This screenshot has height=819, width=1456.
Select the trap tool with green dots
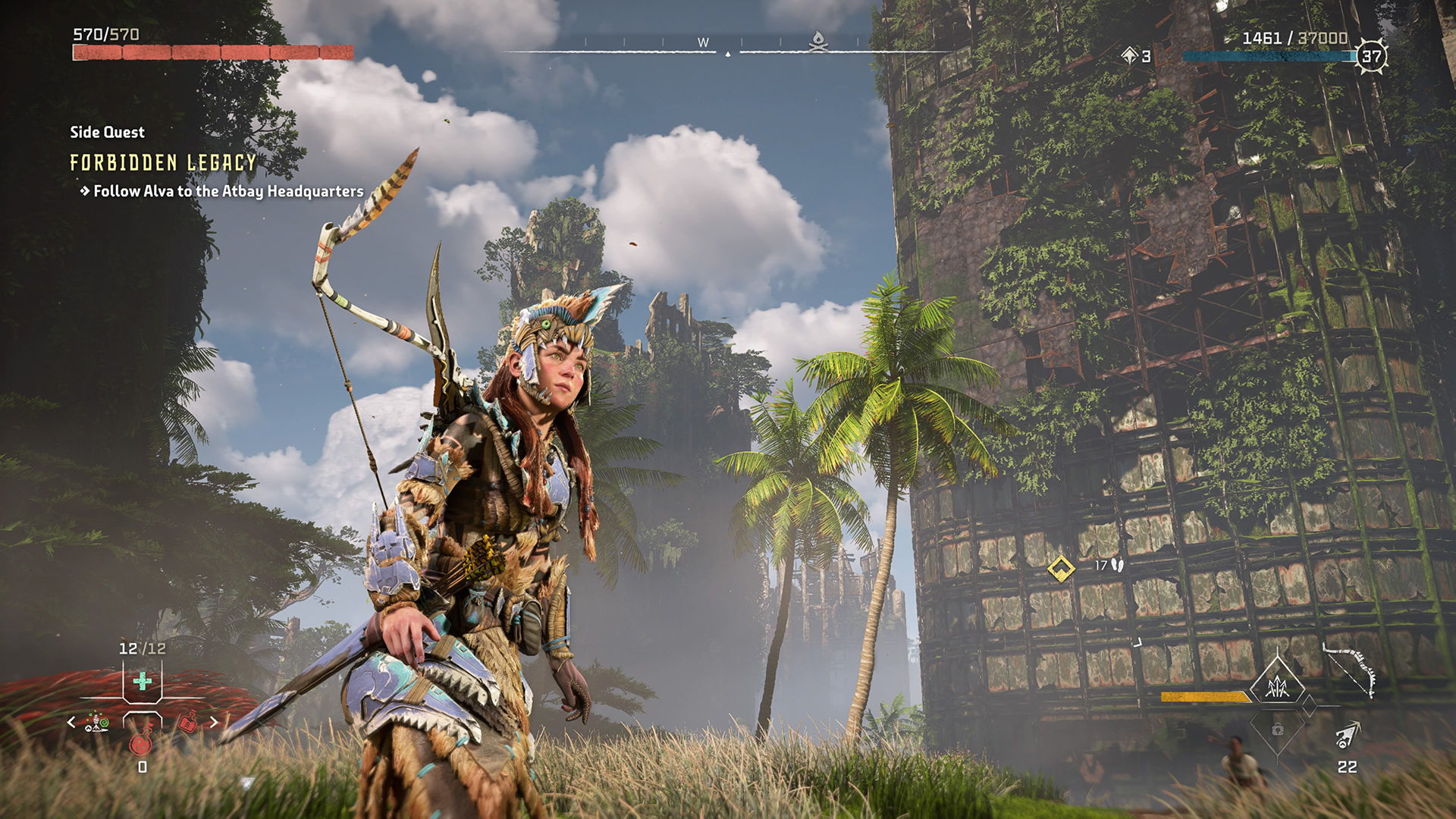[x=96, y=722]
